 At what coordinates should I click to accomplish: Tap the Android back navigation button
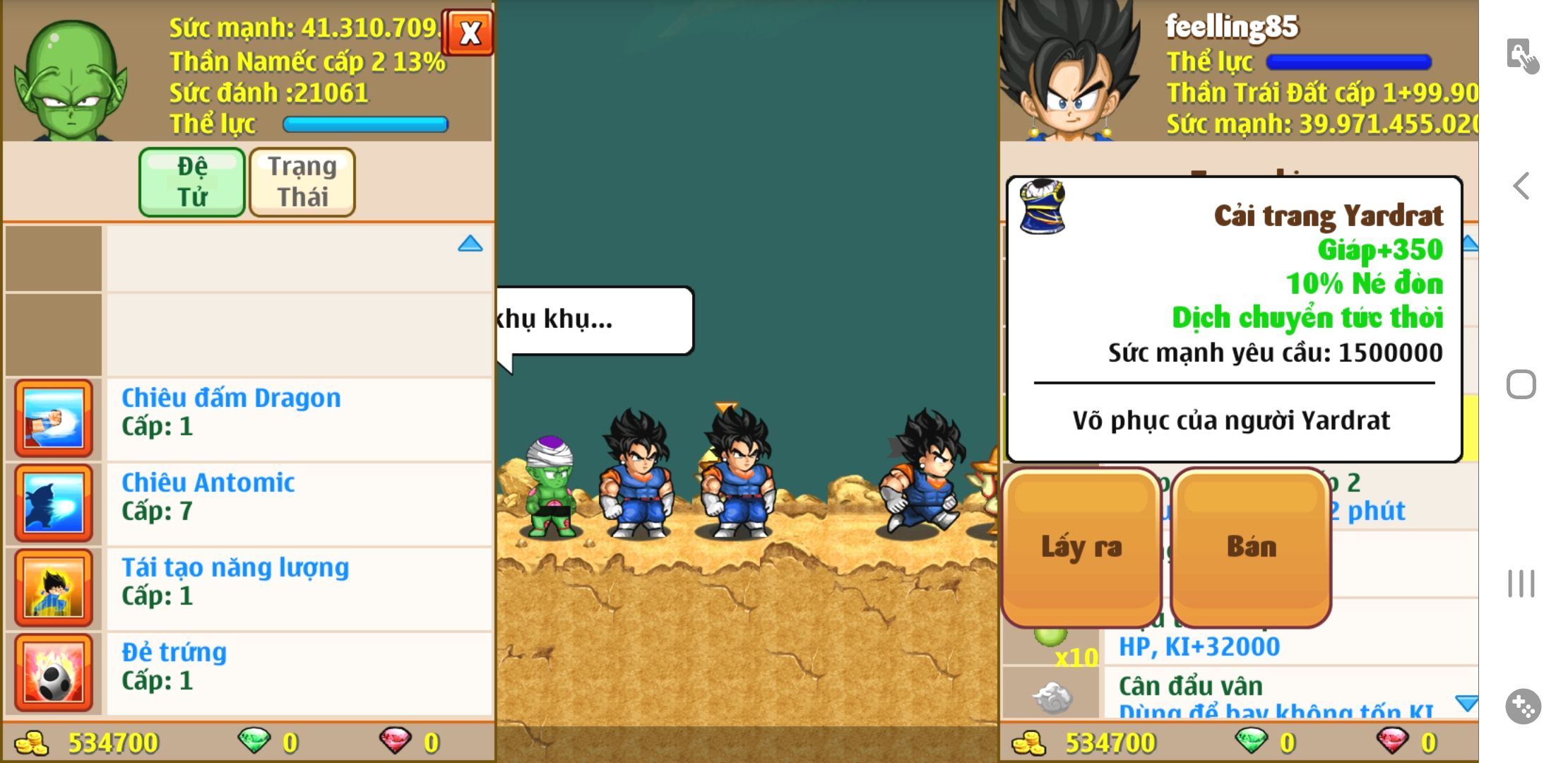coord(1521,186)
